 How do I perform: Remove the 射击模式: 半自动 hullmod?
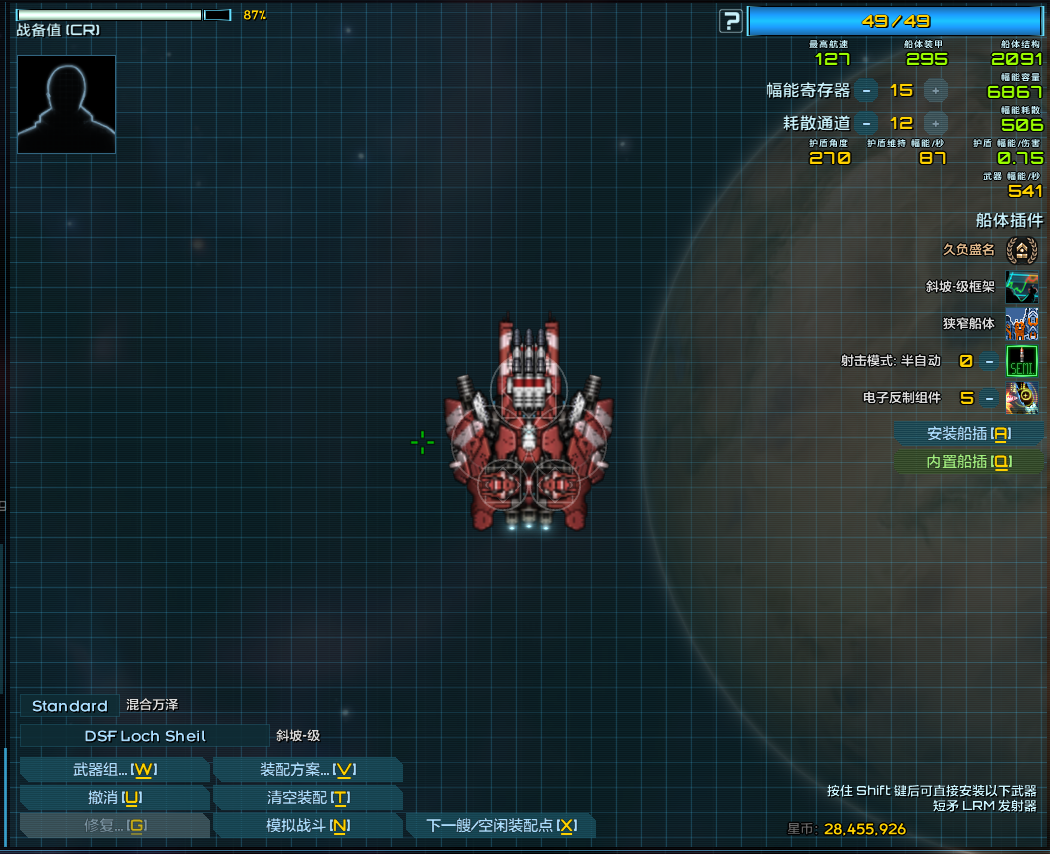[989, 361]
